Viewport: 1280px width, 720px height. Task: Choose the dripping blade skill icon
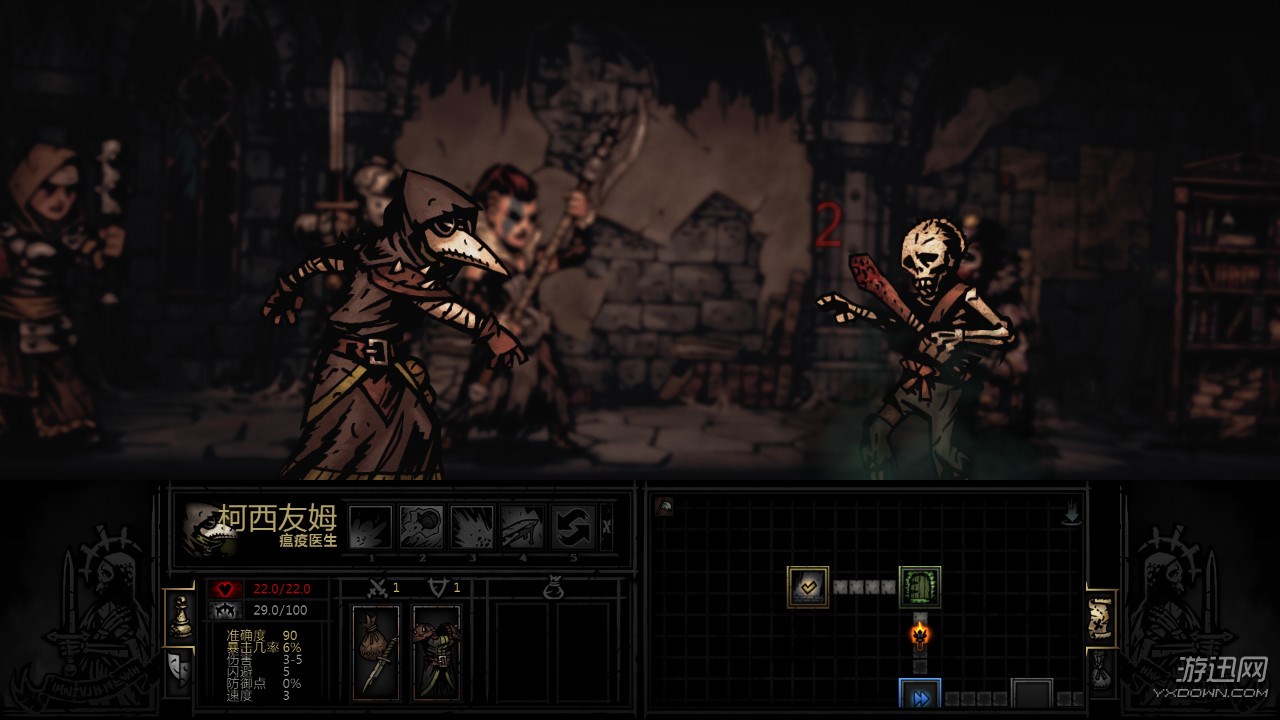(522, 526)
